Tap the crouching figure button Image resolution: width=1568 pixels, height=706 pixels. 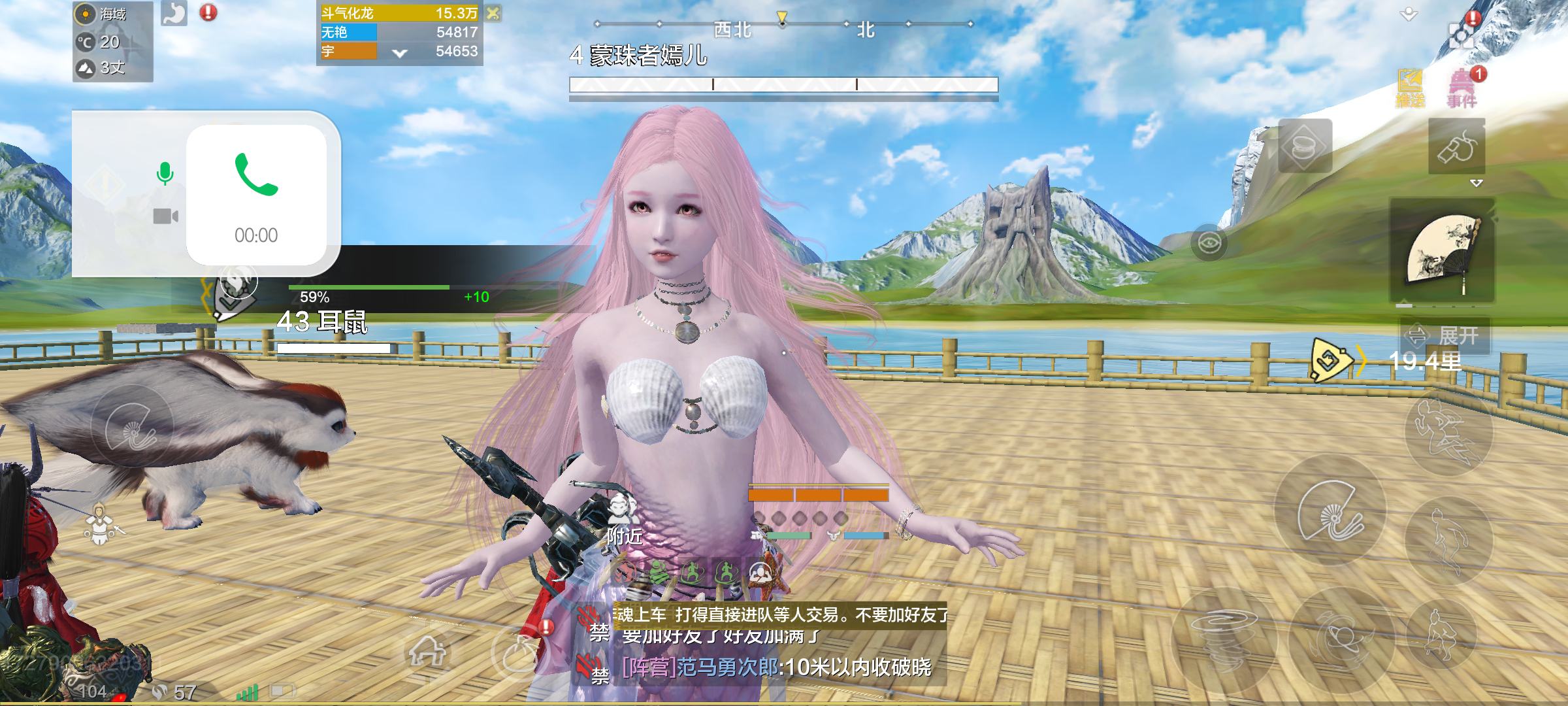coord(1442,633)
